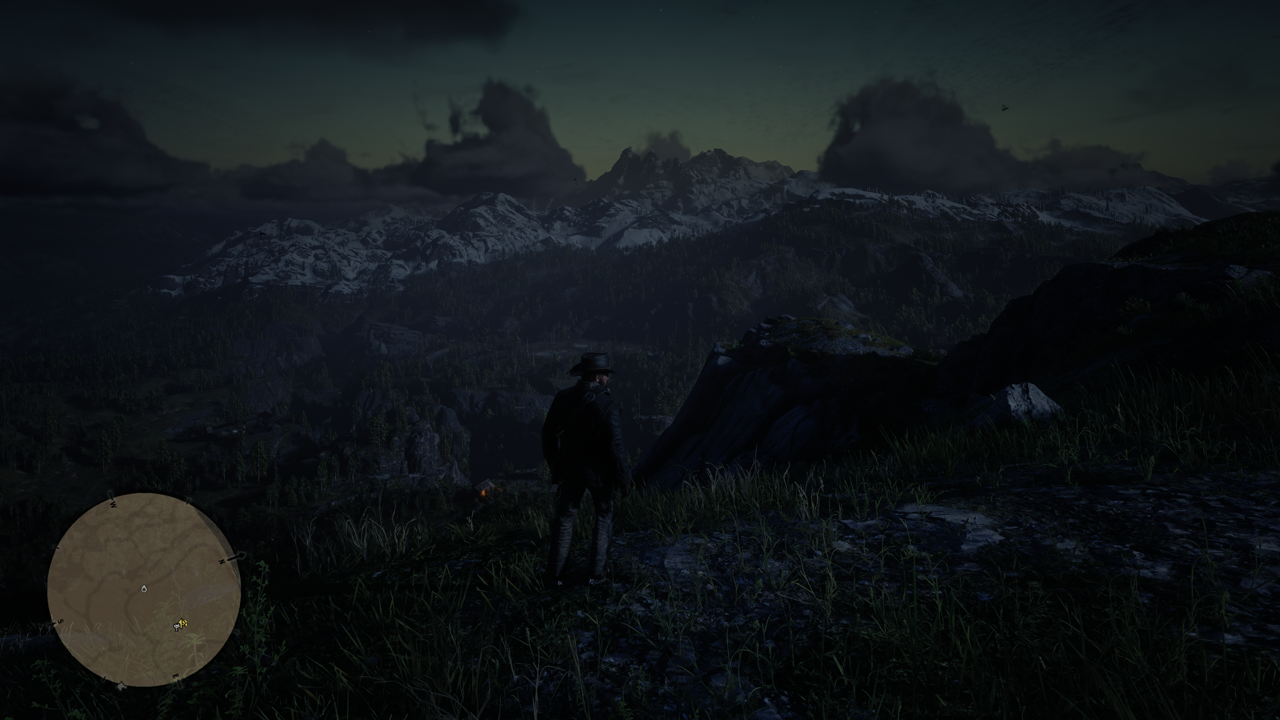Select the yellow marker on the minimap

coord(181,625)
